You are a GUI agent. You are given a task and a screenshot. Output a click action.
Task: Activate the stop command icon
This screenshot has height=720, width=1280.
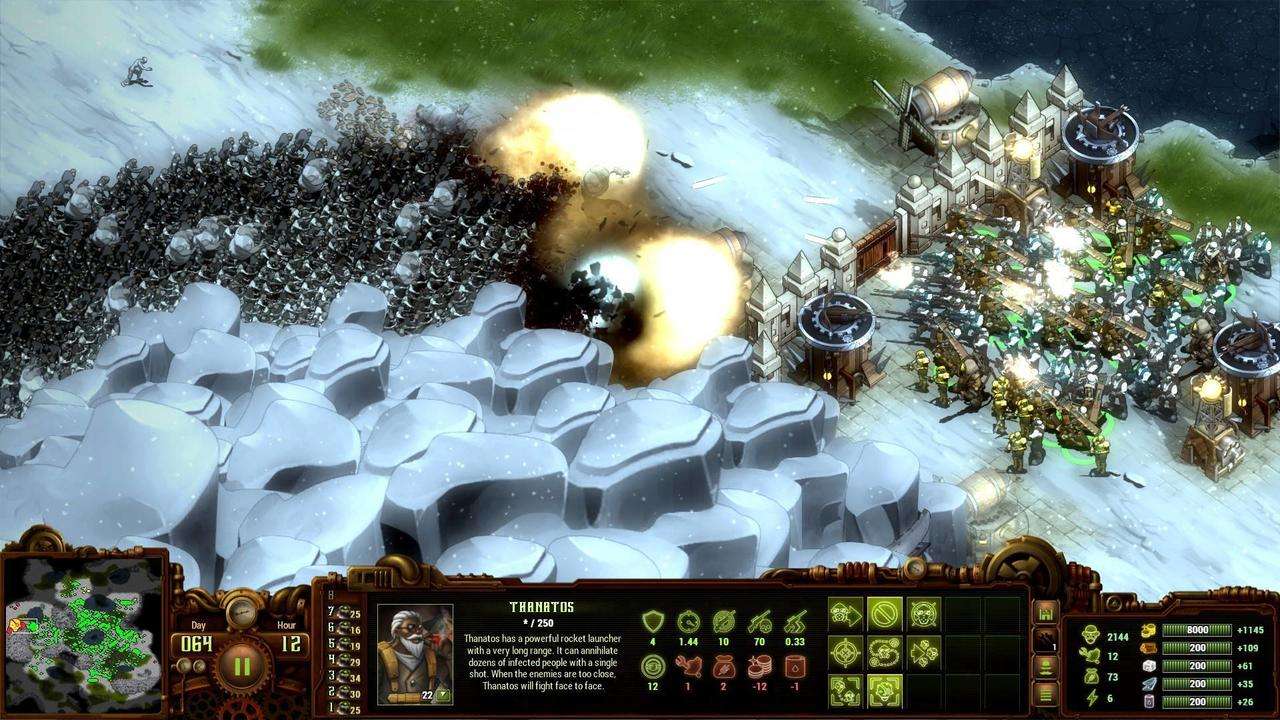tap(885, 613)
